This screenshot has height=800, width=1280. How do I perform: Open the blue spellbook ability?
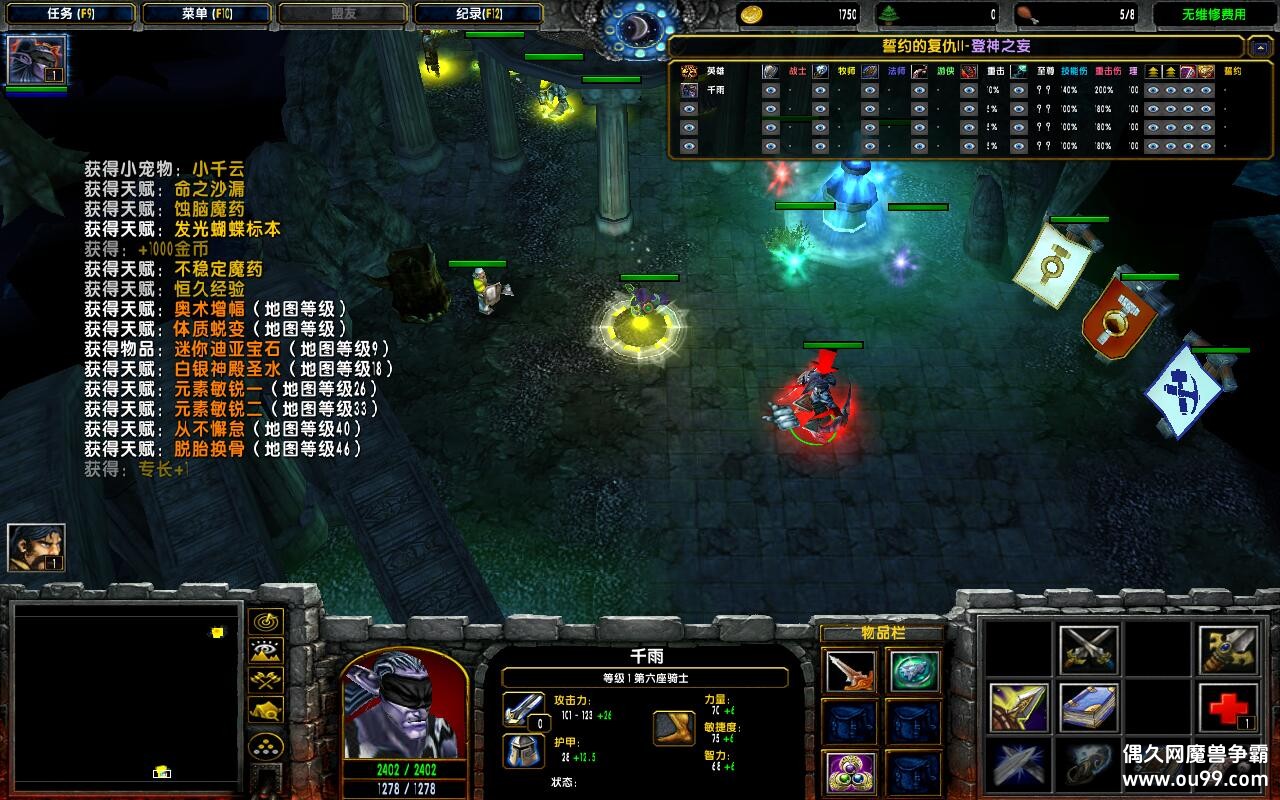pos(1088,708)
